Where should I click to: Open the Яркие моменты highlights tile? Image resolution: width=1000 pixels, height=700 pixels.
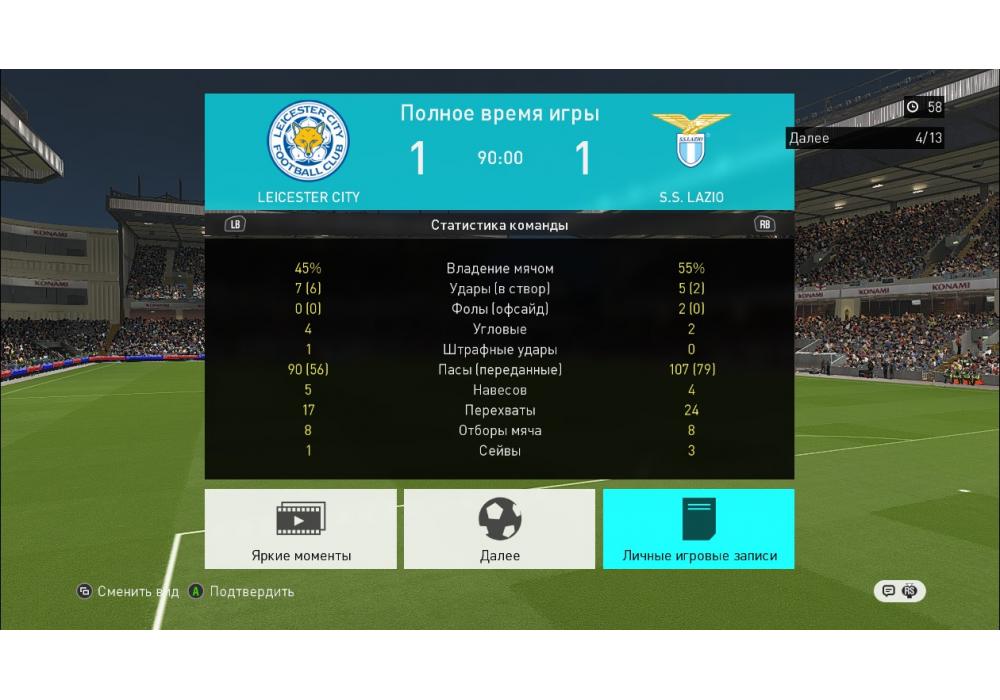(x=301, y=529)
